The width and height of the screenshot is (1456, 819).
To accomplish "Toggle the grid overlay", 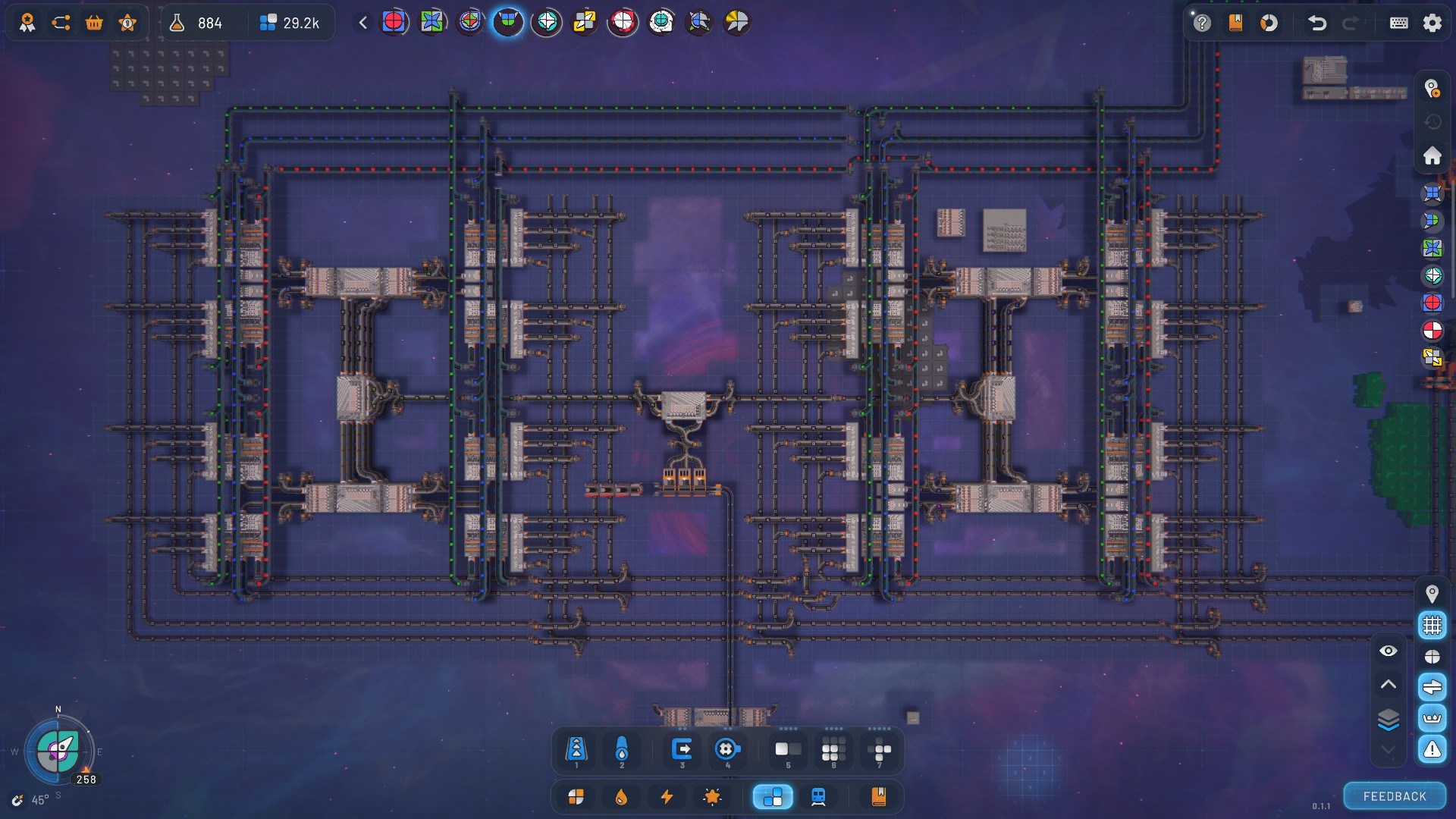I will (x=1432, y=625).
